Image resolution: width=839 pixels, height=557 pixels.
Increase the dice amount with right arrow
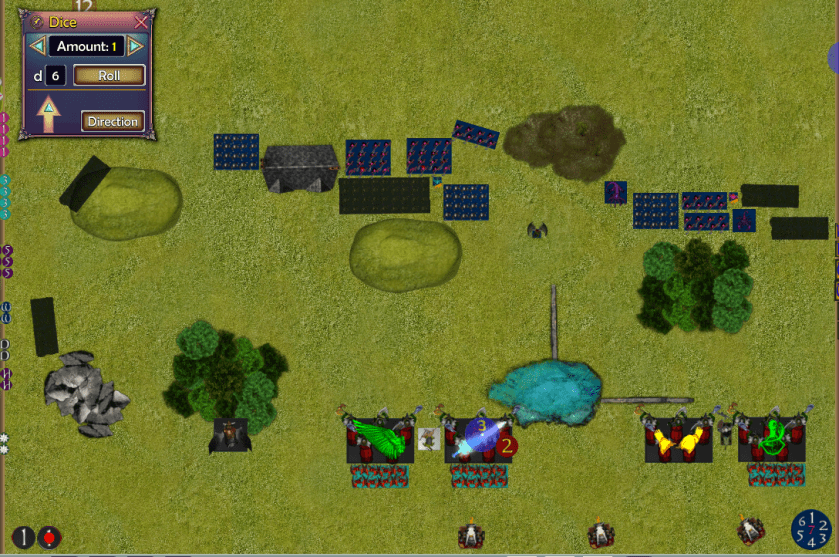pyautogui.click(x=136, y=46)
